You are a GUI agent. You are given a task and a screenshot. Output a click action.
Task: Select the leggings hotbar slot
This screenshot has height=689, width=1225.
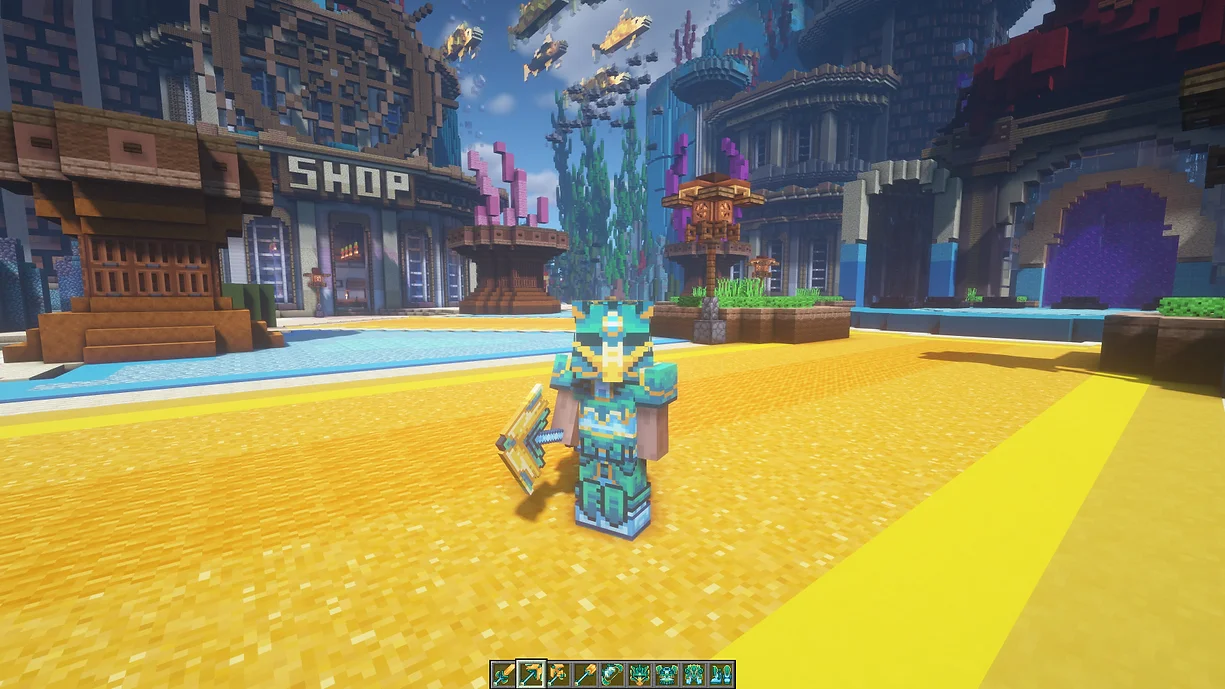[694, 674]
